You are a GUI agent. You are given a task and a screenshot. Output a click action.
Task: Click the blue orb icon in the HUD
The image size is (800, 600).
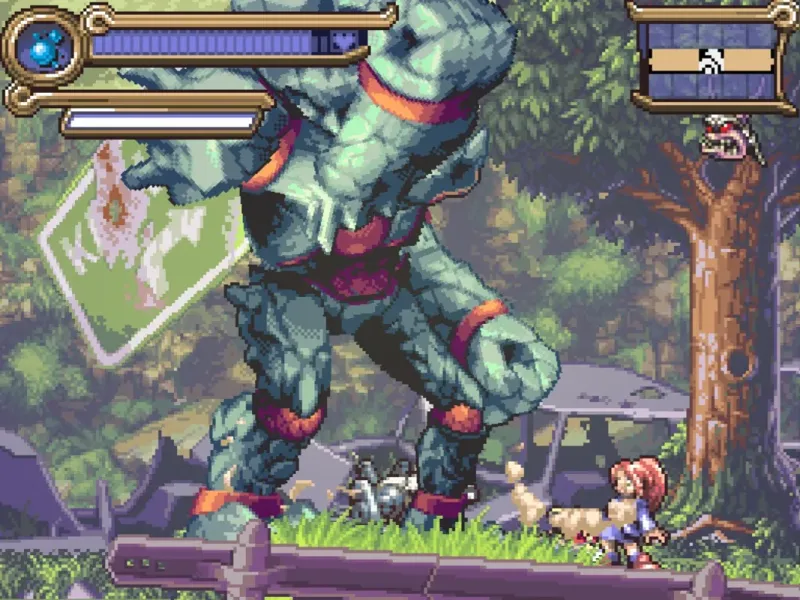coord(43,44)
